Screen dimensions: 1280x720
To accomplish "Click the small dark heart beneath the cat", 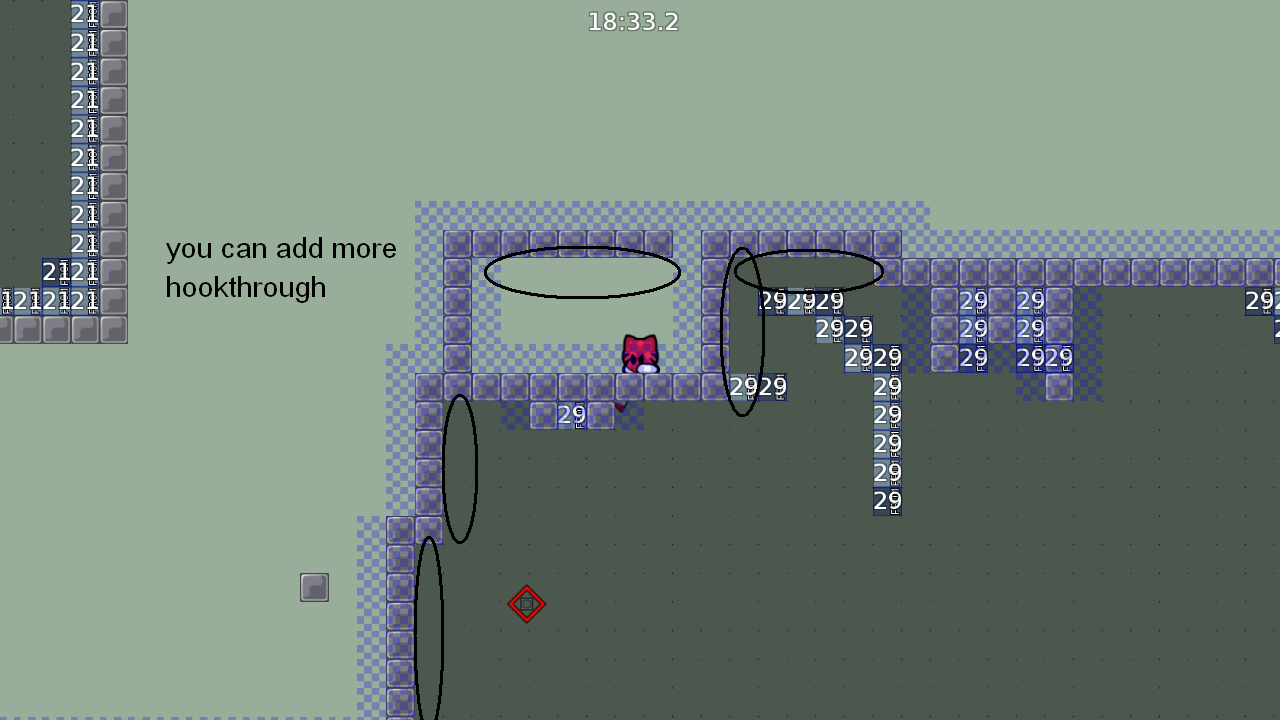I will click(622, 406).
